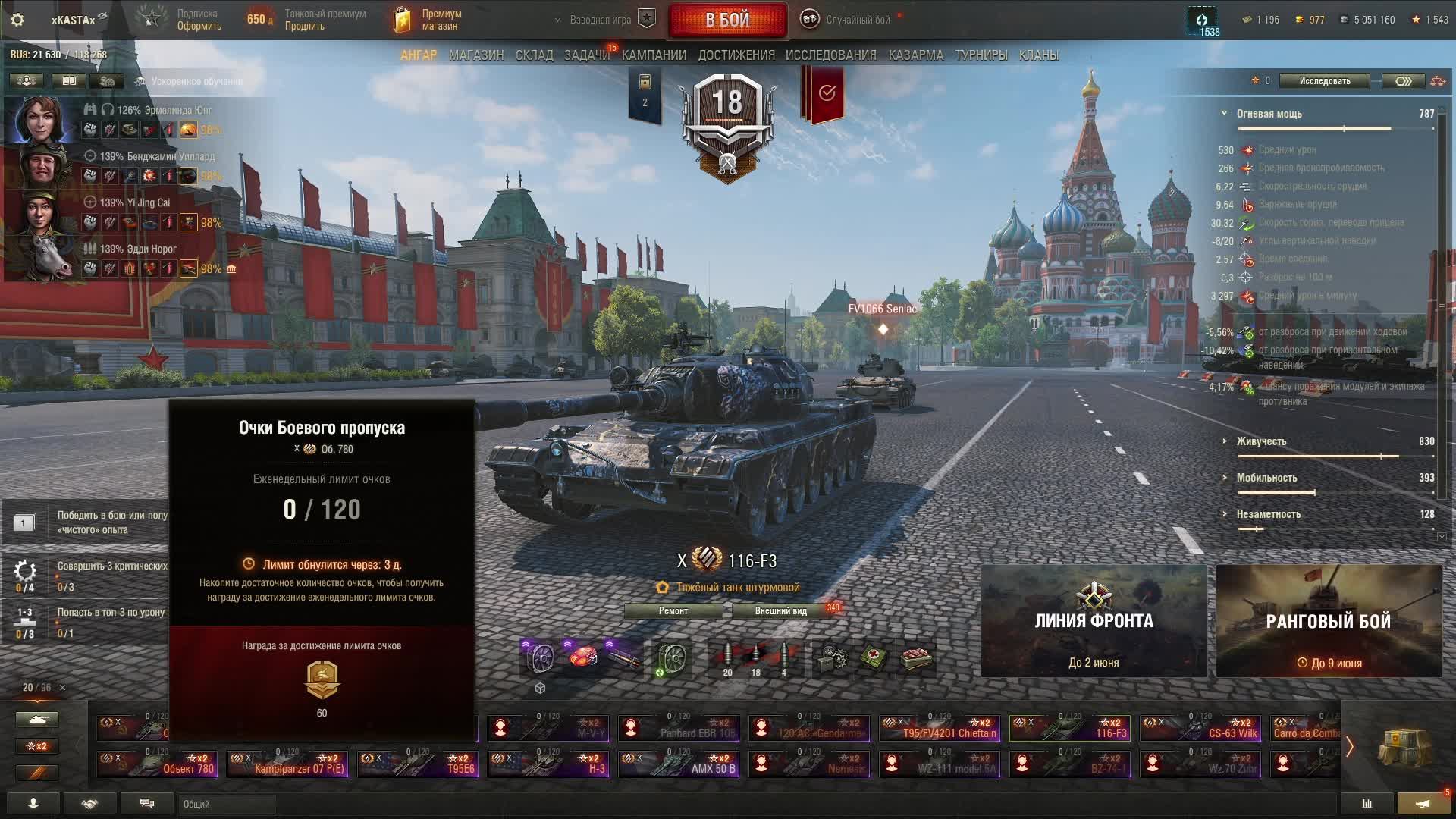Open the ДОСТИЖЕНИЯ tab
The width and height of the screenshot is (1456, 819).
(736, 55)
